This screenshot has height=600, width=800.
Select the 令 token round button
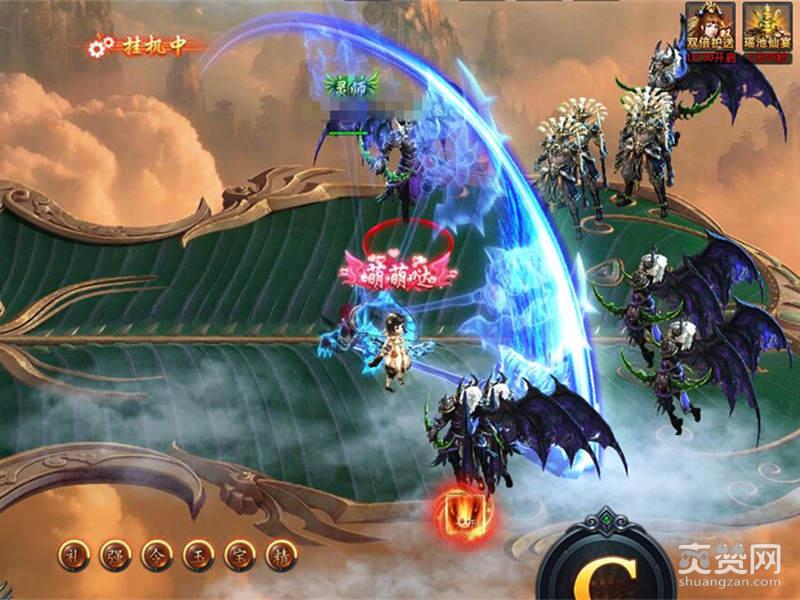[x=155, y=553]
